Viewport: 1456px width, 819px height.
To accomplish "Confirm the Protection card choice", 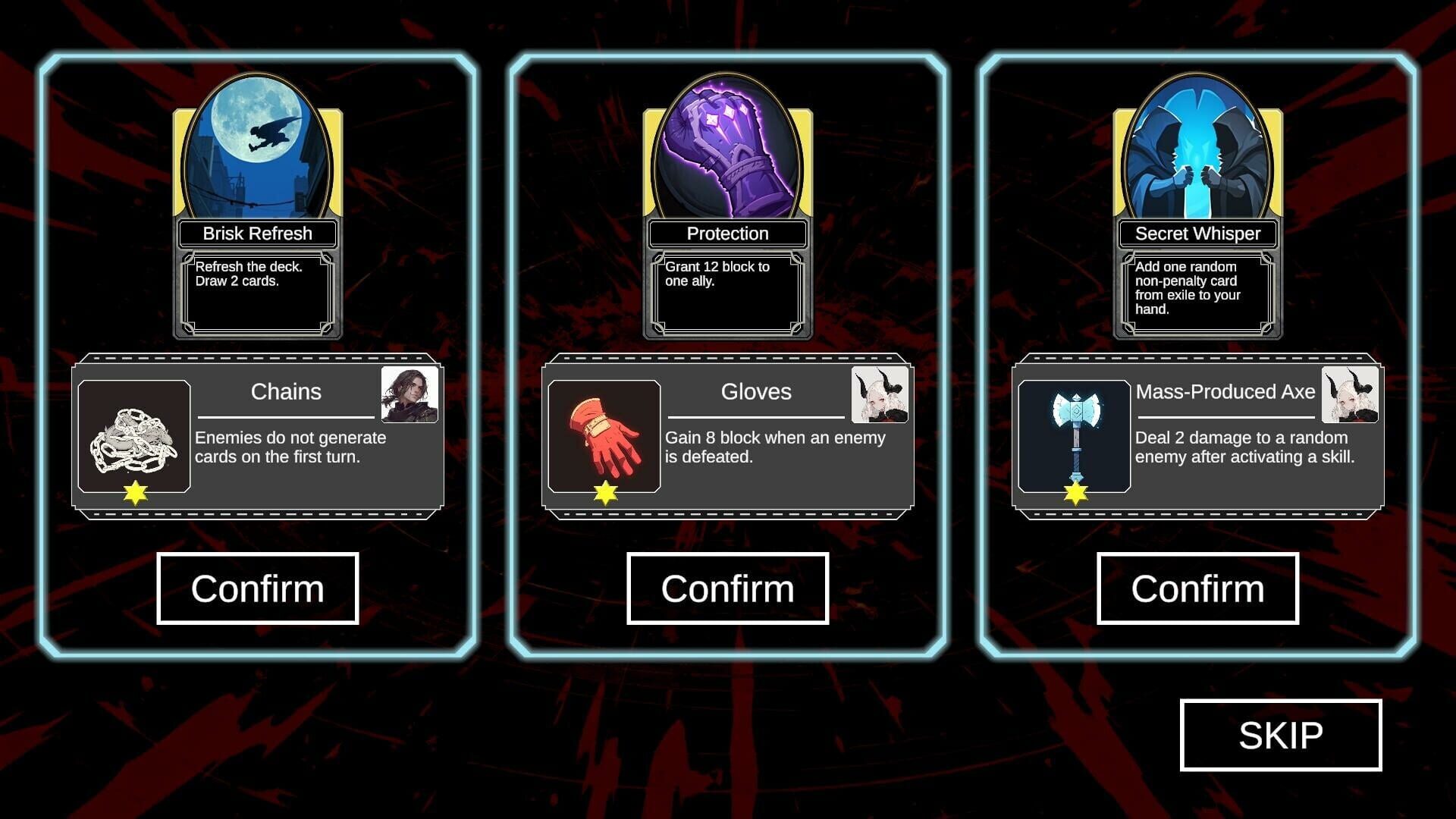I will 727,588.
